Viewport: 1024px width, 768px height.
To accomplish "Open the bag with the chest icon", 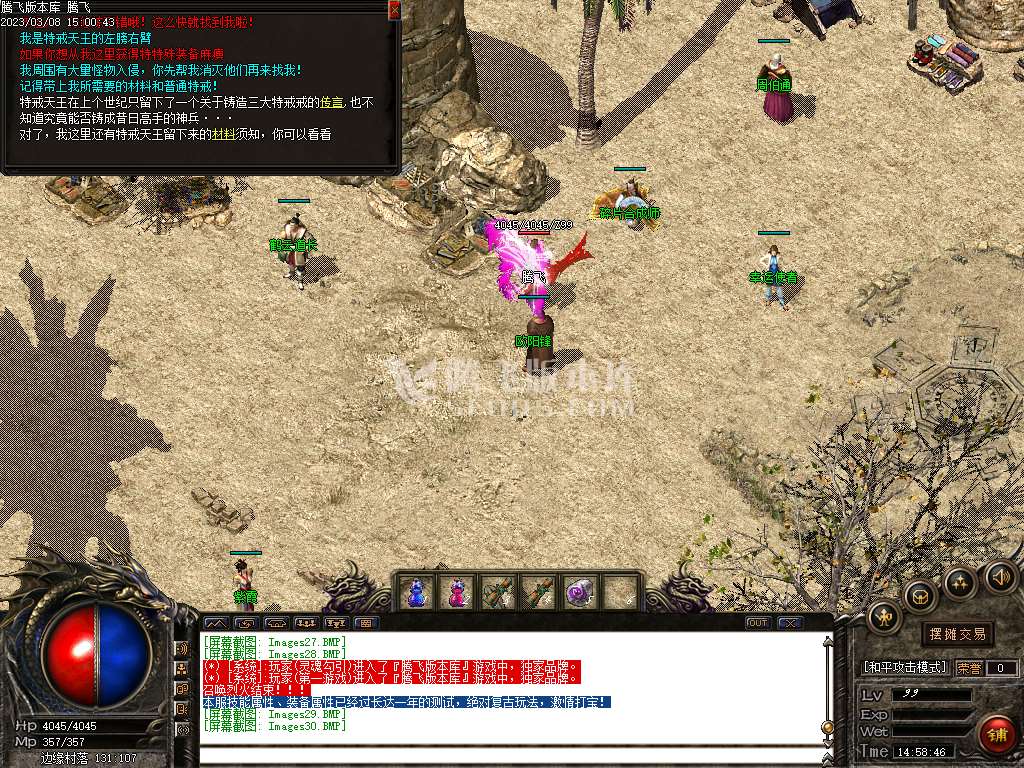I will pos(919,597).
